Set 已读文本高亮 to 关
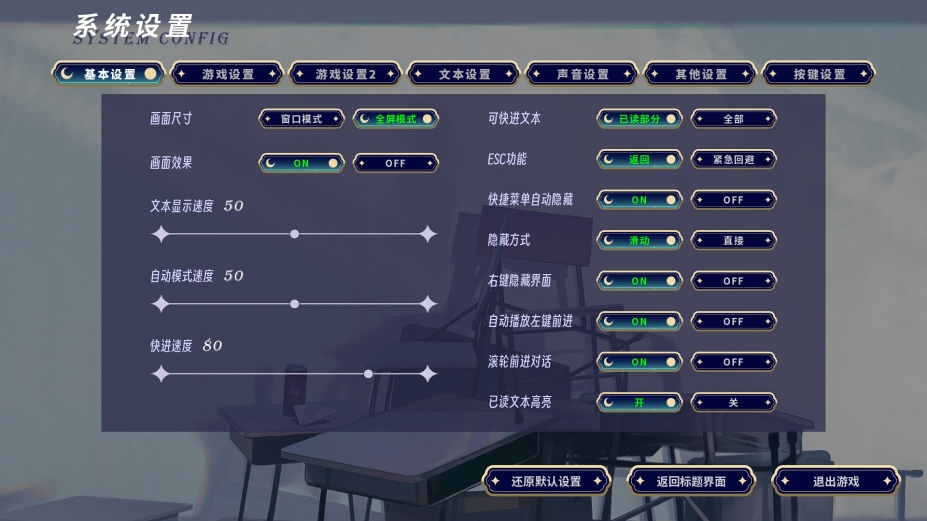 (x=733, y=402)
